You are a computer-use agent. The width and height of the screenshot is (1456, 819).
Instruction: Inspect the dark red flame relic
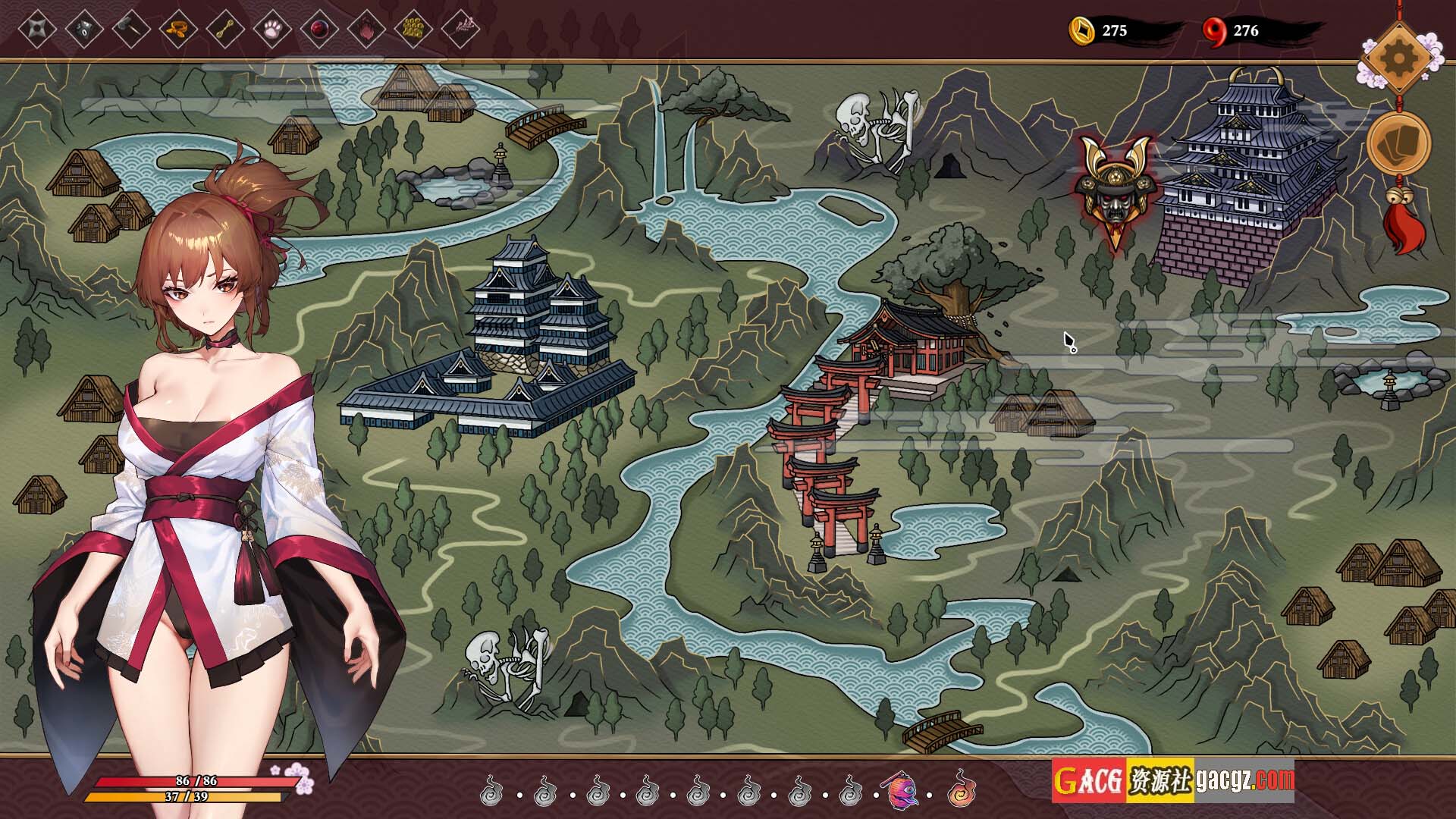(366, 30)
